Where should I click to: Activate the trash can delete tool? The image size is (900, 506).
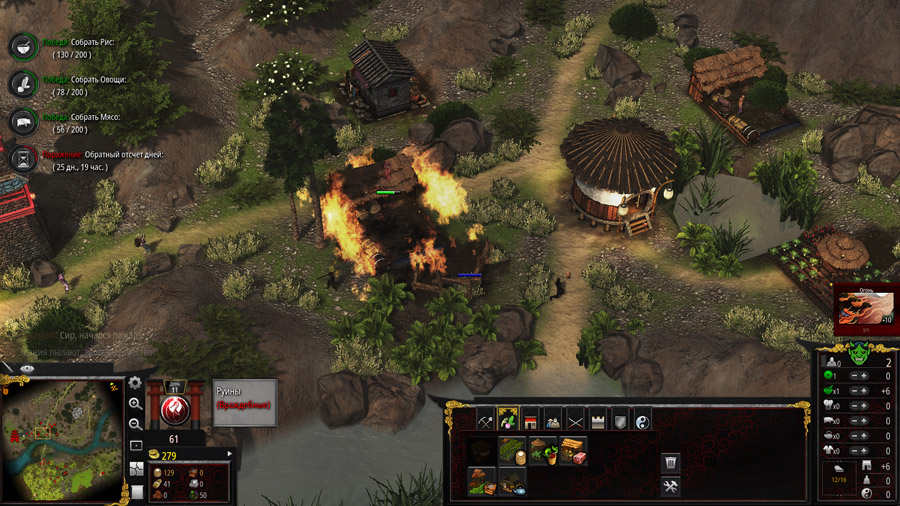click(x=671, y=462)
